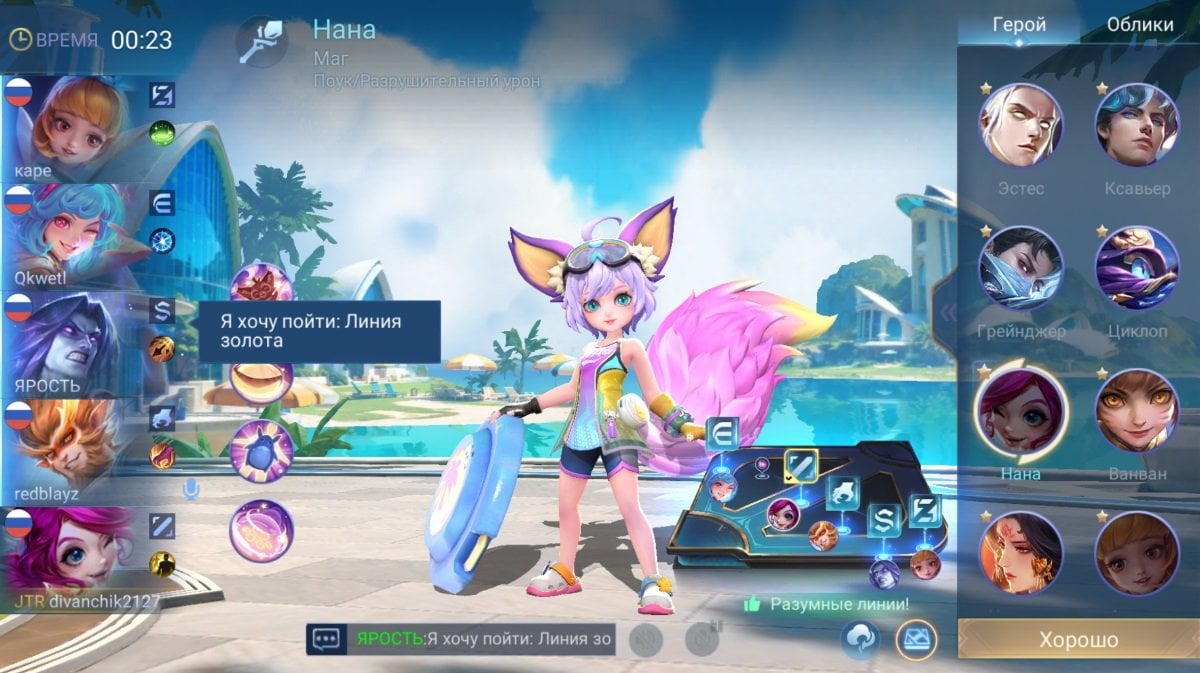
Task: Open the chat message box
Action: 327,638
